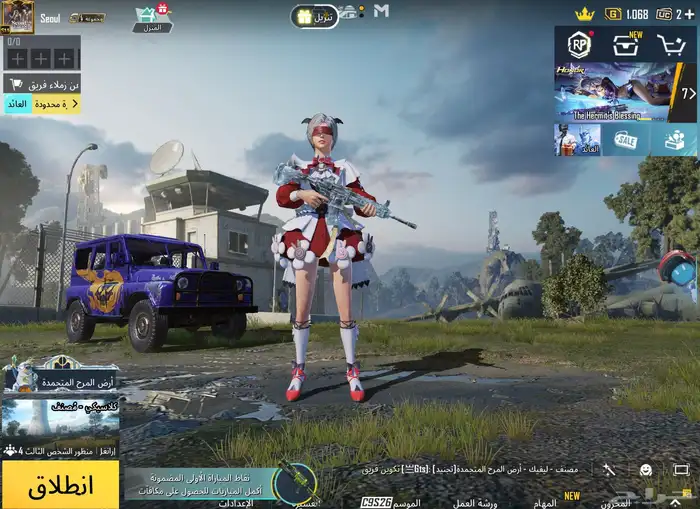Open the الإعدادات settings tab

click(236, 502)
